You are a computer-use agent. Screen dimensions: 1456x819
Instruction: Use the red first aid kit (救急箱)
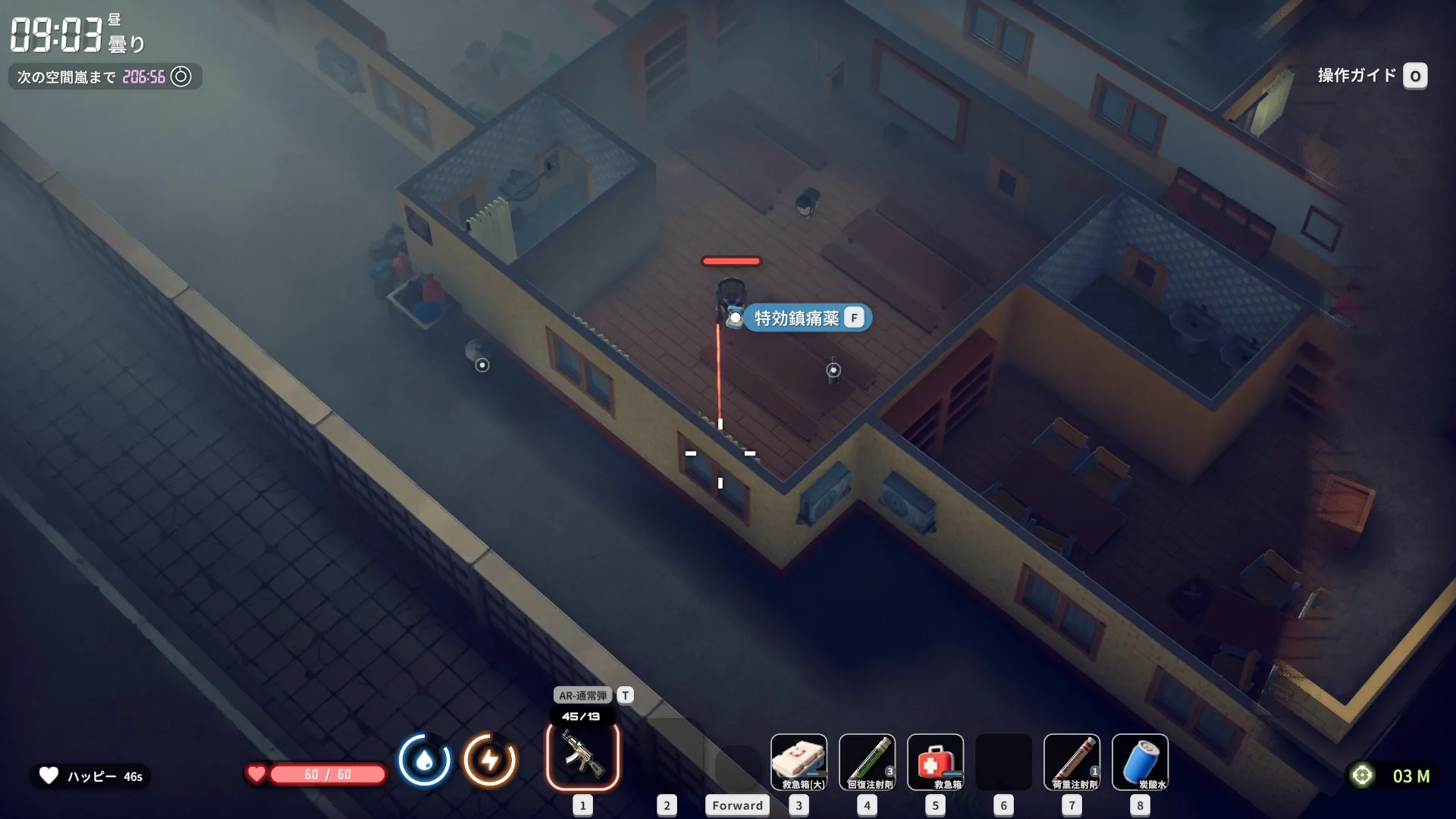(935, 761)
